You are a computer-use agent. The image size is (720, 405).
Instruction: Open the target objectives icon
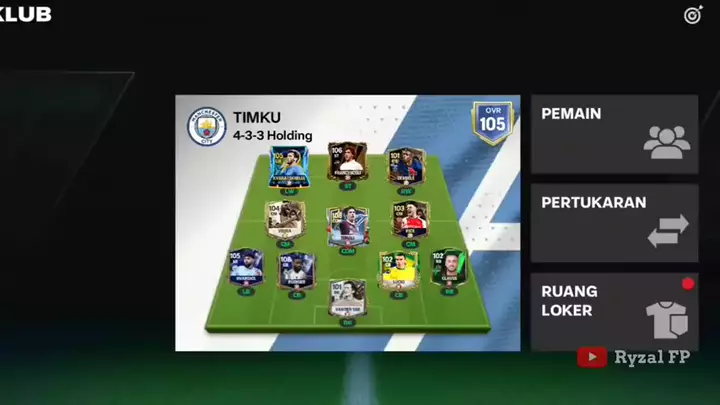(693, 14)
